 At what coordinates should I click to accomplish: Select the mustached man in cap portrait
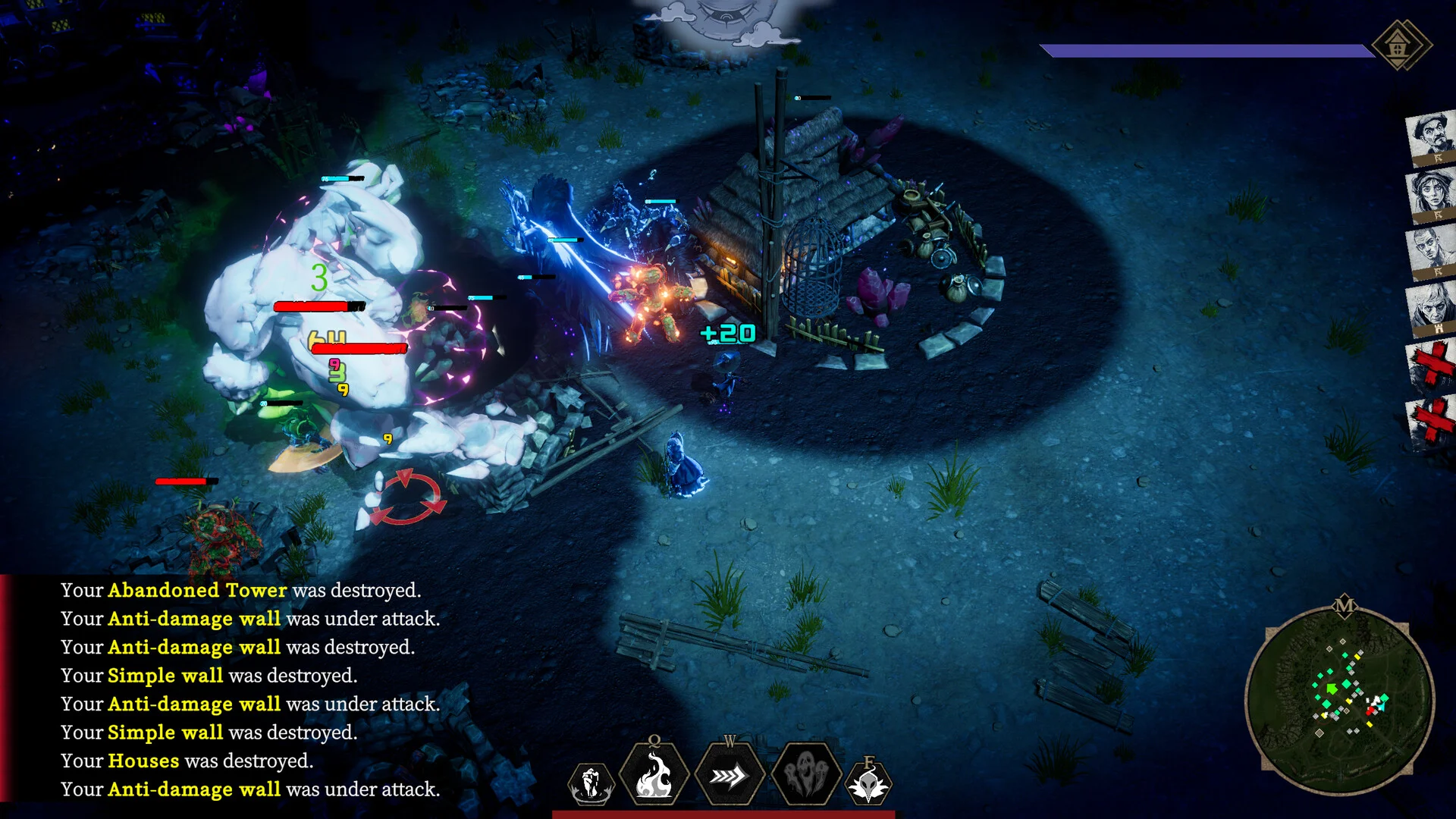pos(1431,138)
